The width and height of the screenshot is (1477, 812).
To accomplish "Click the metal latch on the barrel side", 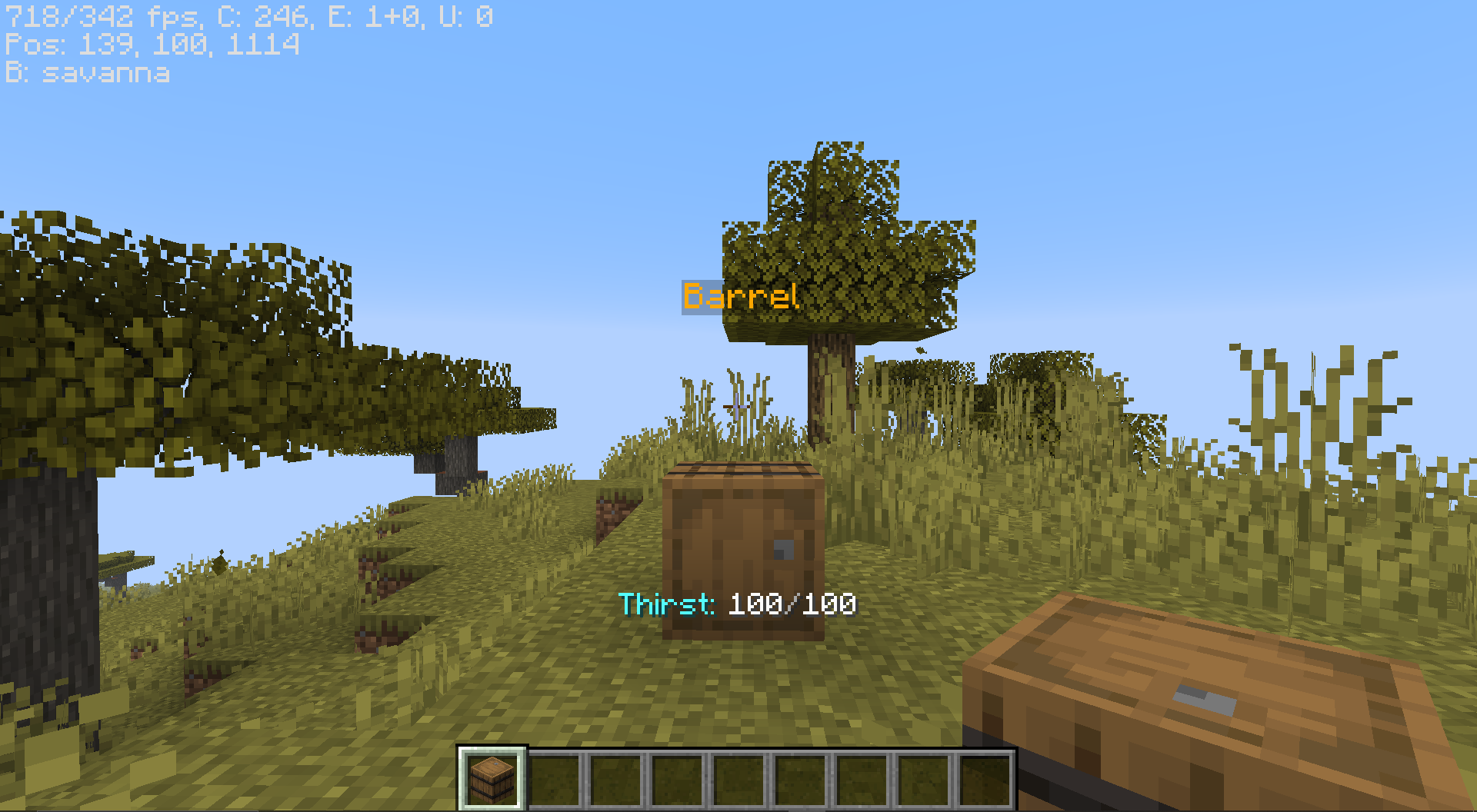I will pyautogui.click(x=783, y=551).
